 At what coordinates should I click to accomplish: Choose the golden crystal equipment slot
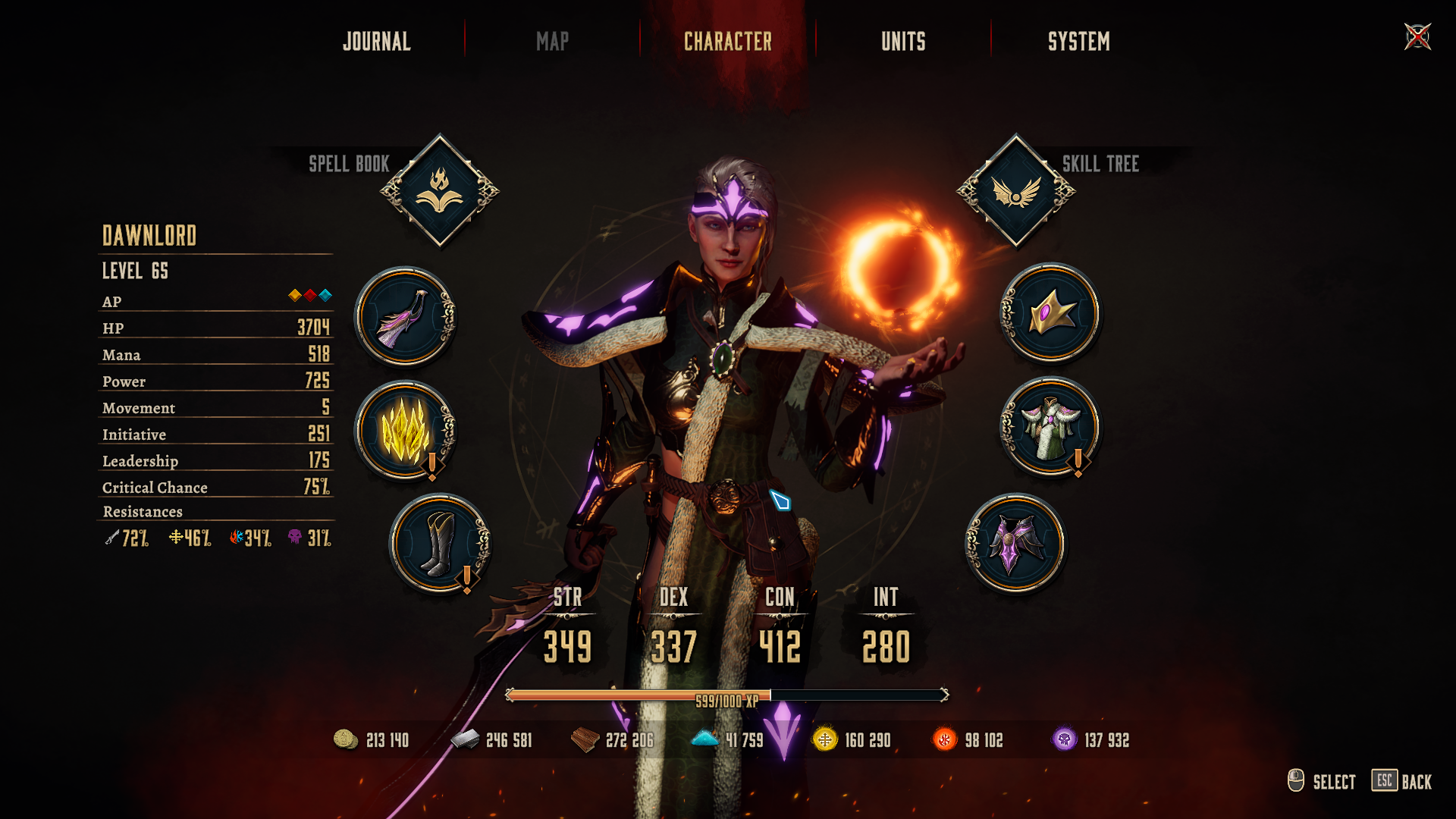tap(406, 431)
